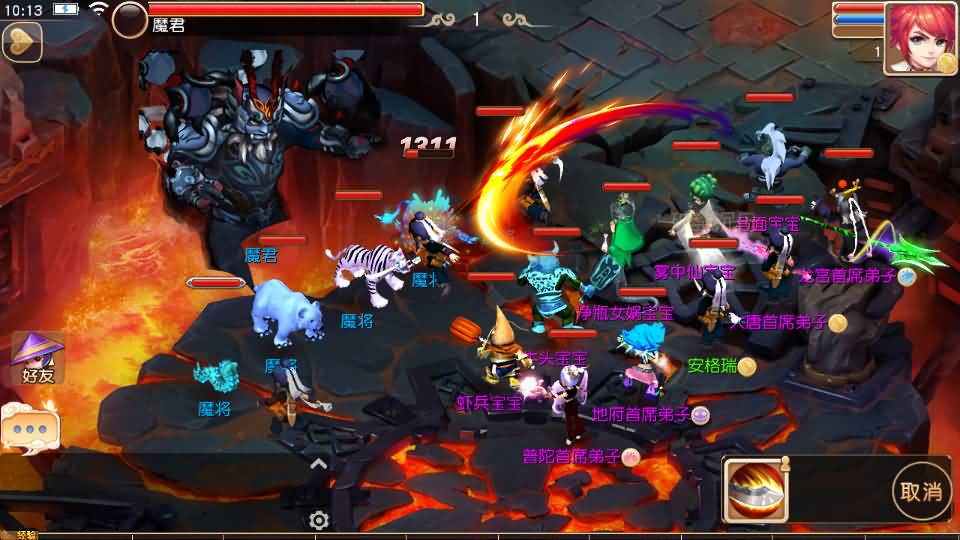Click the 取消 cancel button
The image size is (960, 540).
(x=920, y=491)
